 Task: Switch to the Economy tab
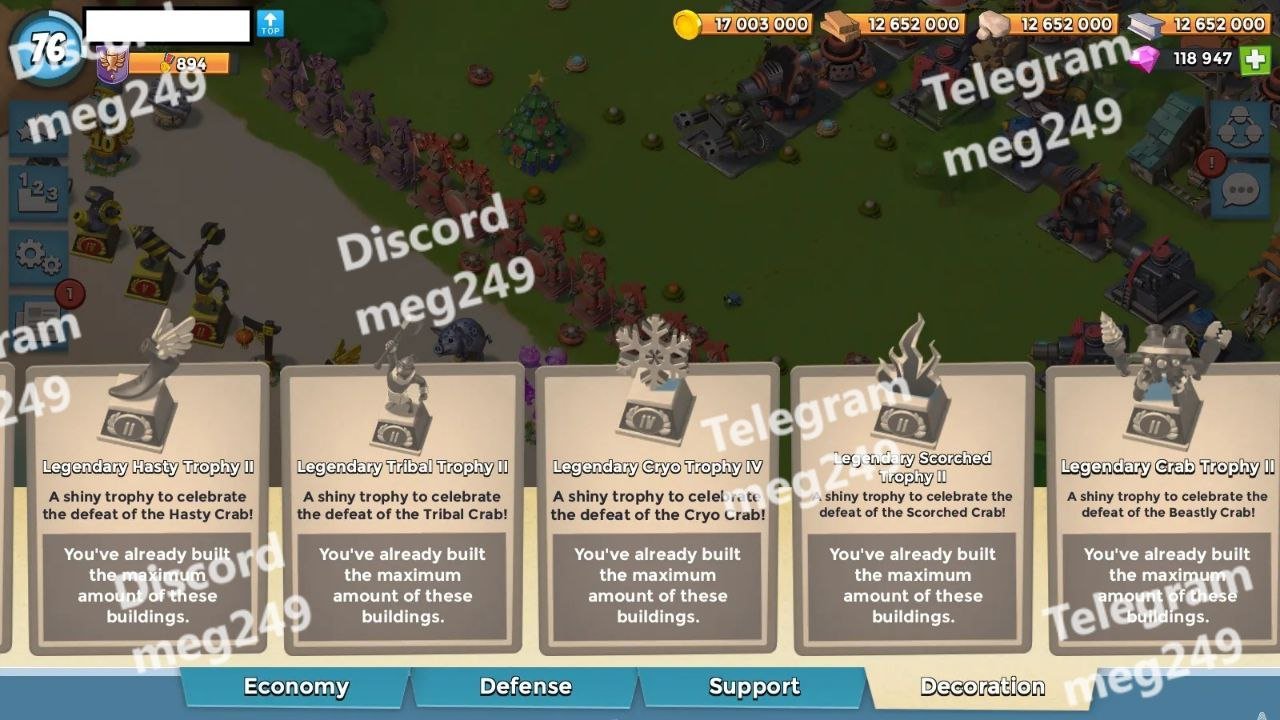[x=296, y=687]
